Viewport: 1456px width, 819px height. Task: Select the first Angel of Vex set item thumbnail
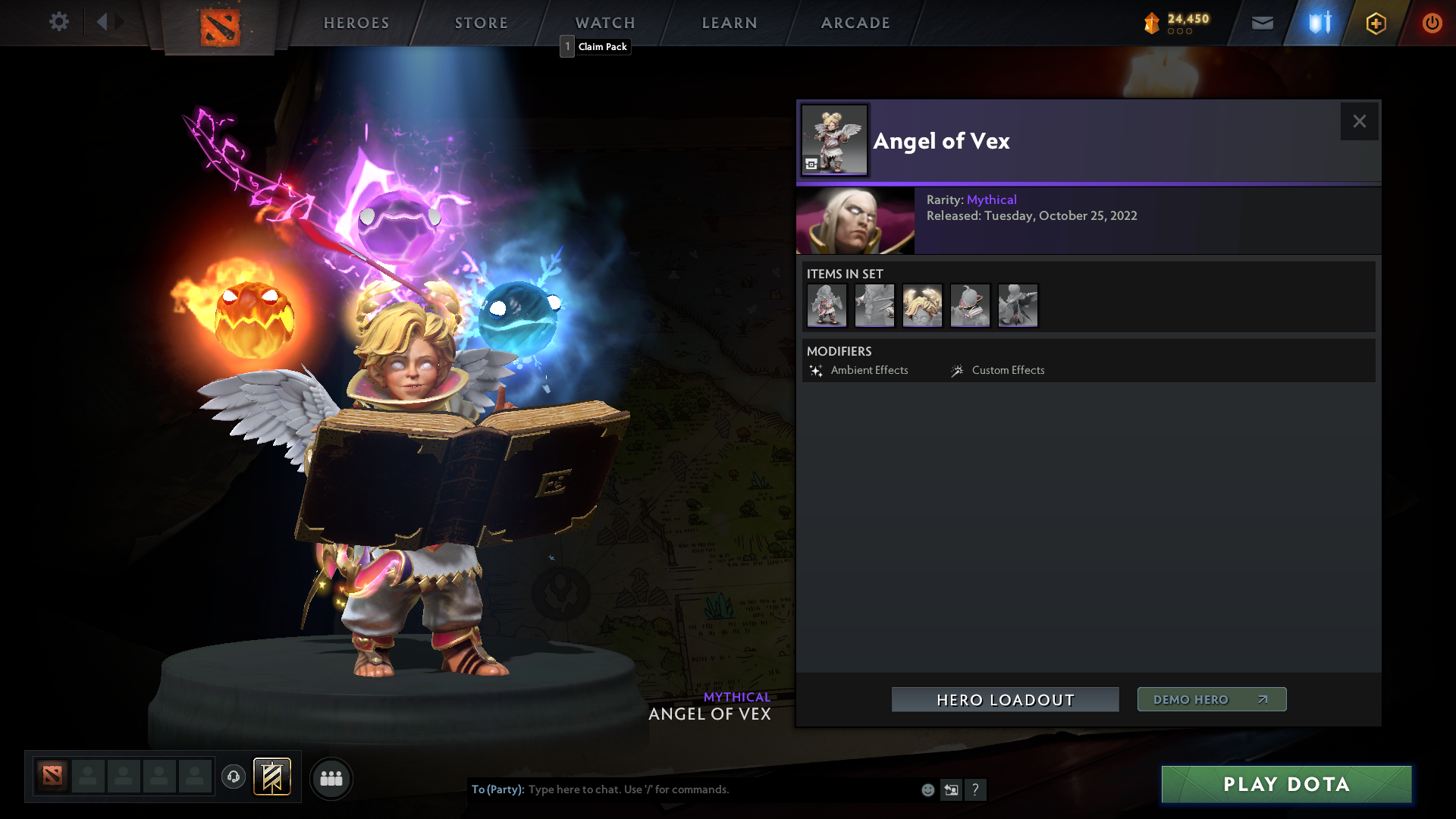pos(827,305)
